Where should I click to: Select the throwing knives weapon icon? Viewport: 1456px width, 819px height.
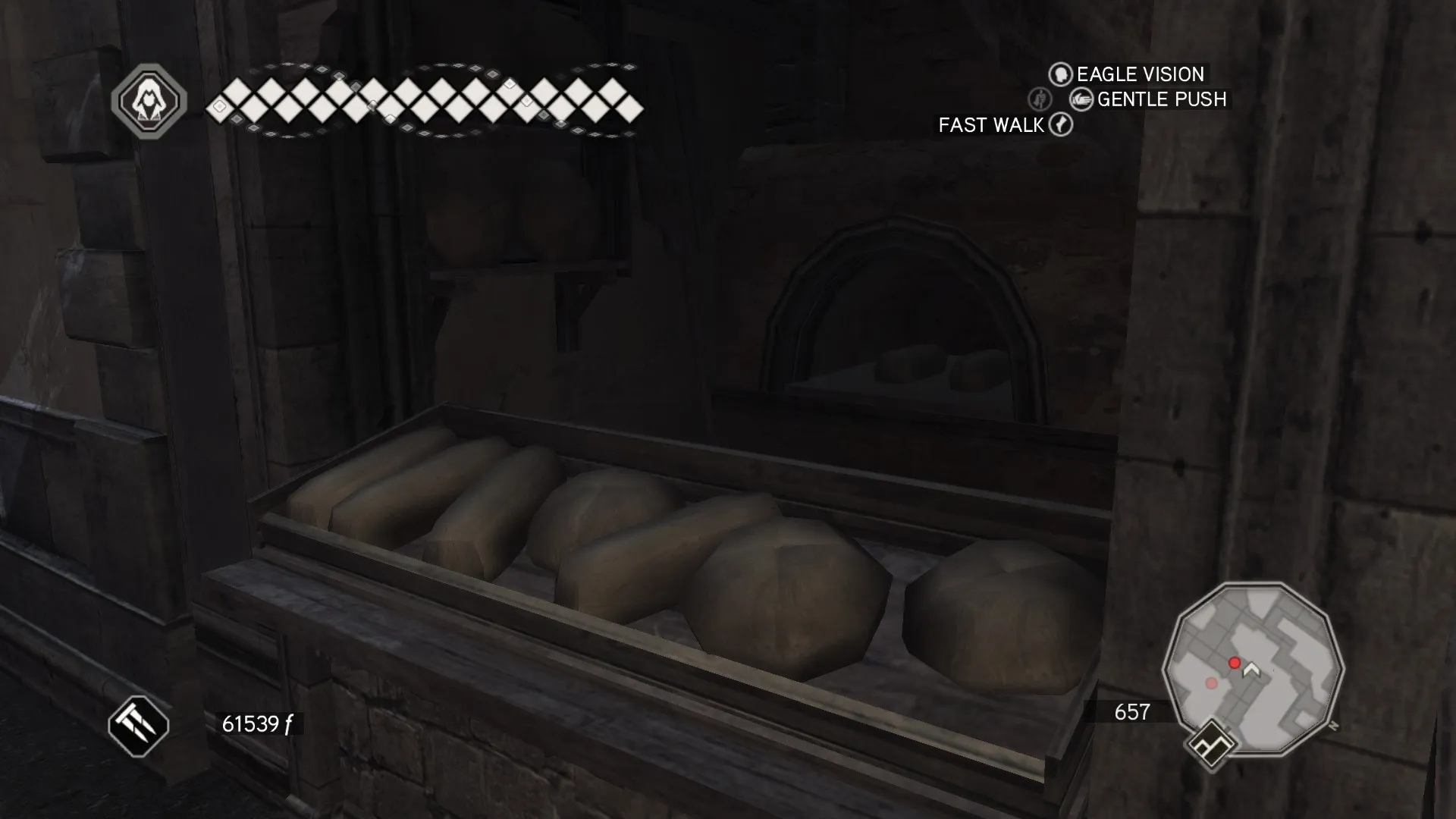138,726
